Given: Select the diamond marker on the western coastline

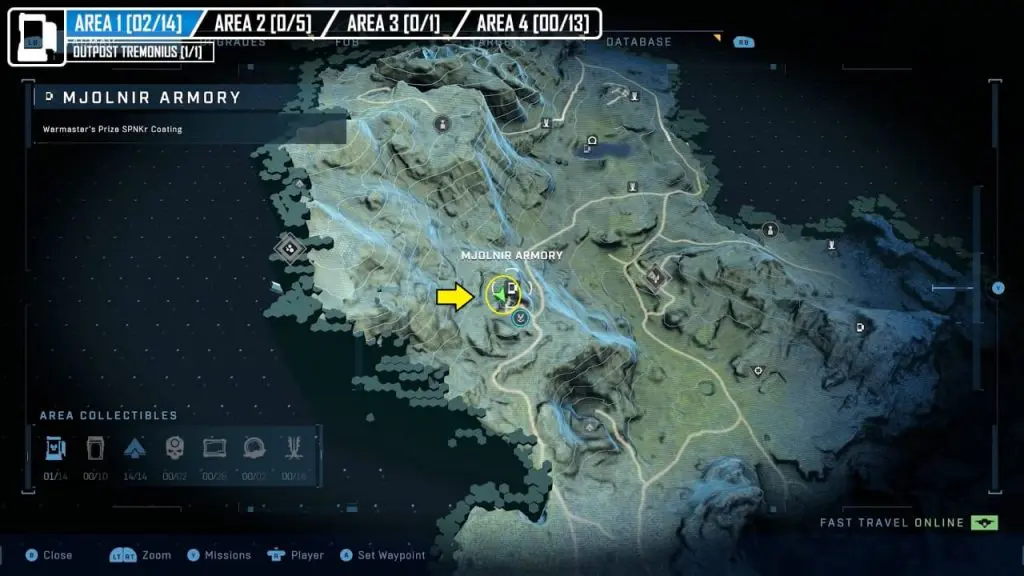Looking at the screenshot, I should point(291,247).
